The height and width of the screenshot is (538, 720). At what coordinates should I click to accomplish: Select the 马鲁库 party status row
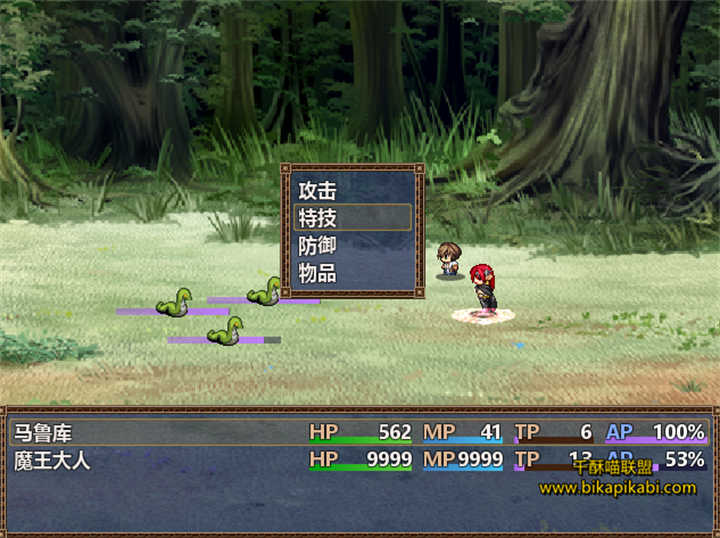(x=358, y=432)
